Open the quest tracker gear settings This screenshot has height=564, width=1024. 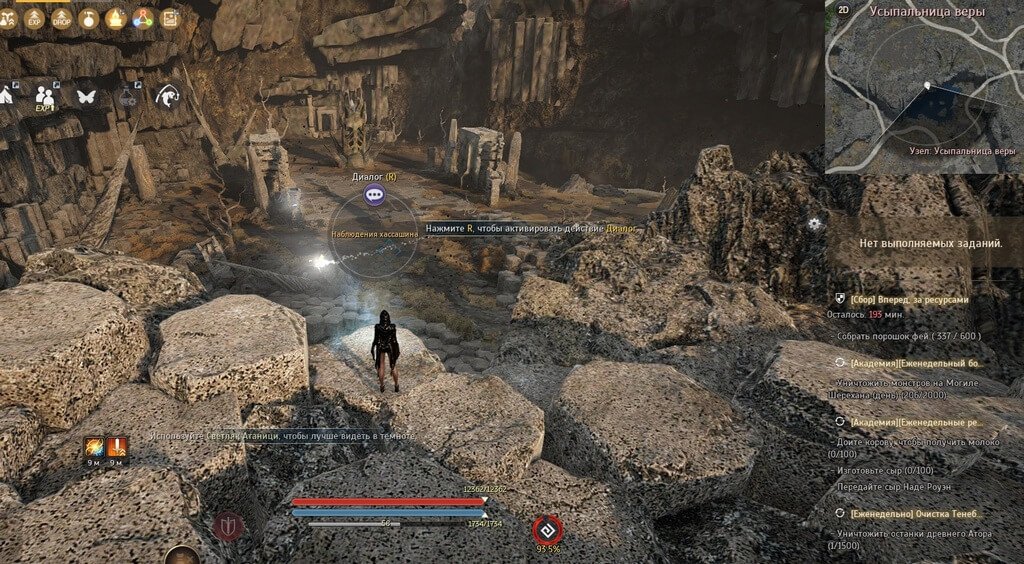[815, 223]
